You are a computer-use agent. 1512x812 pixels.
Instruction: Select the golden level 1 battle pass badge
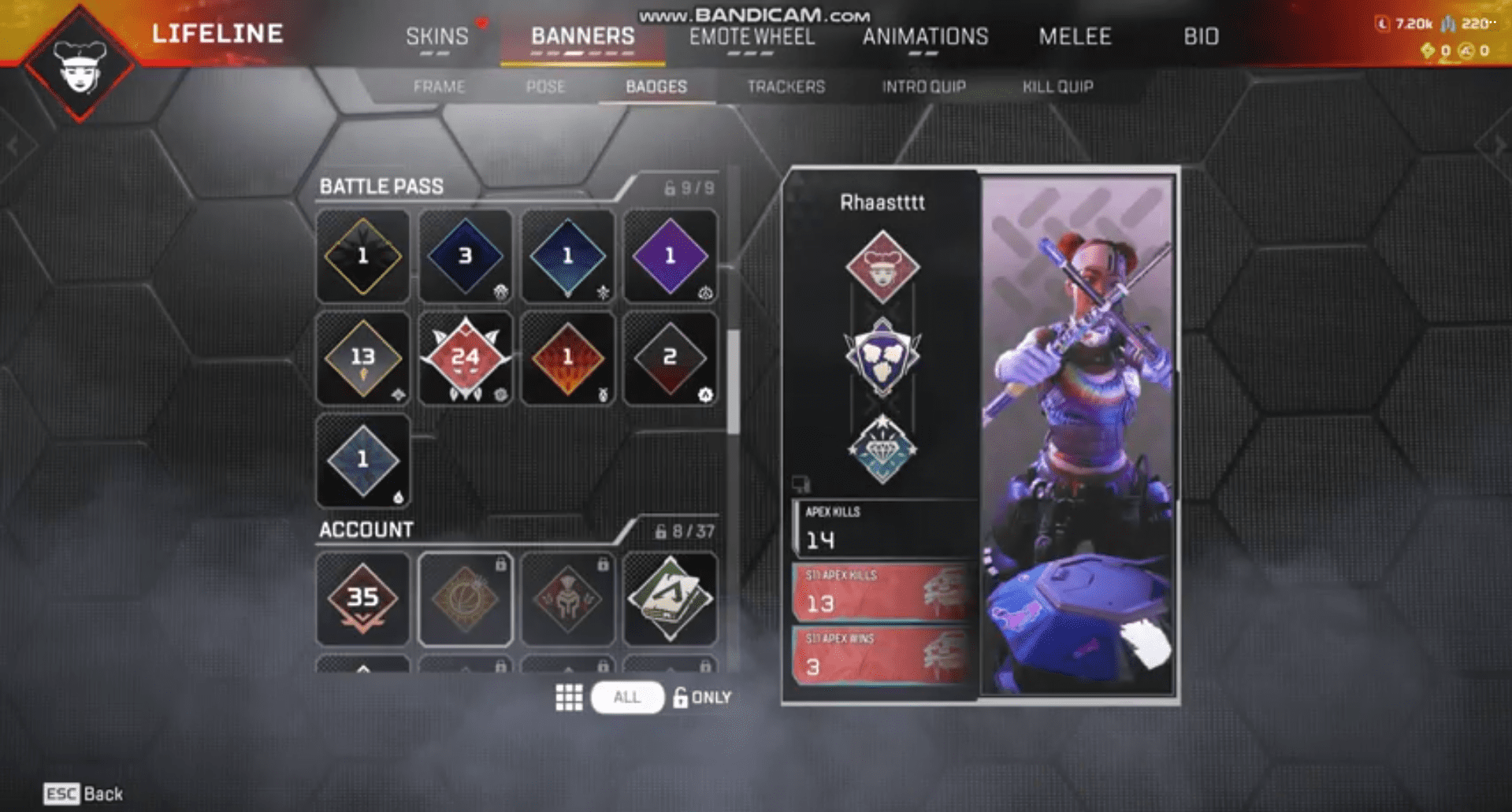click(x=362, y=256)
